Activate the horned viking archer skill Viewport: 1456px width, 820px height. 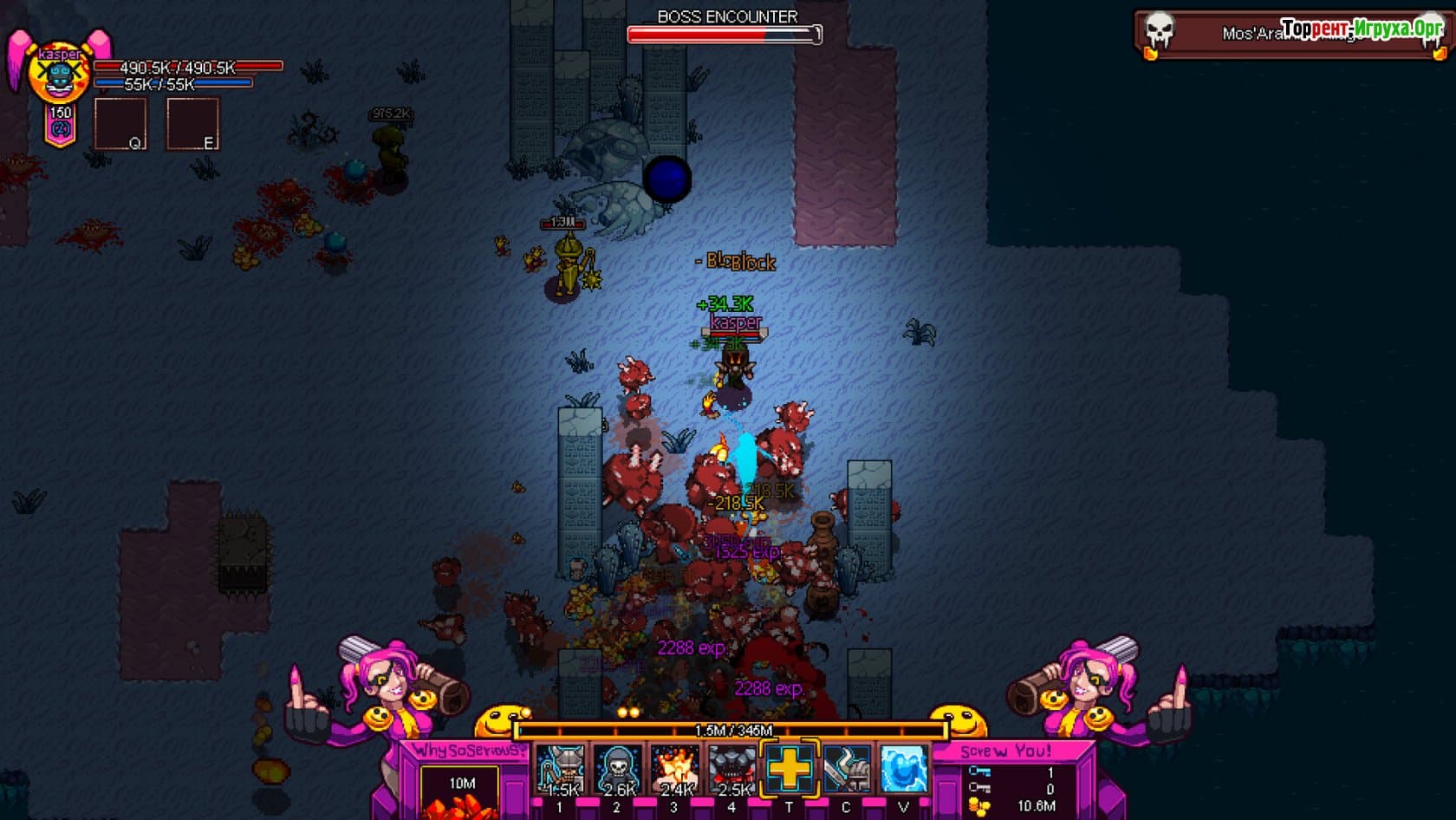[560, 770]
